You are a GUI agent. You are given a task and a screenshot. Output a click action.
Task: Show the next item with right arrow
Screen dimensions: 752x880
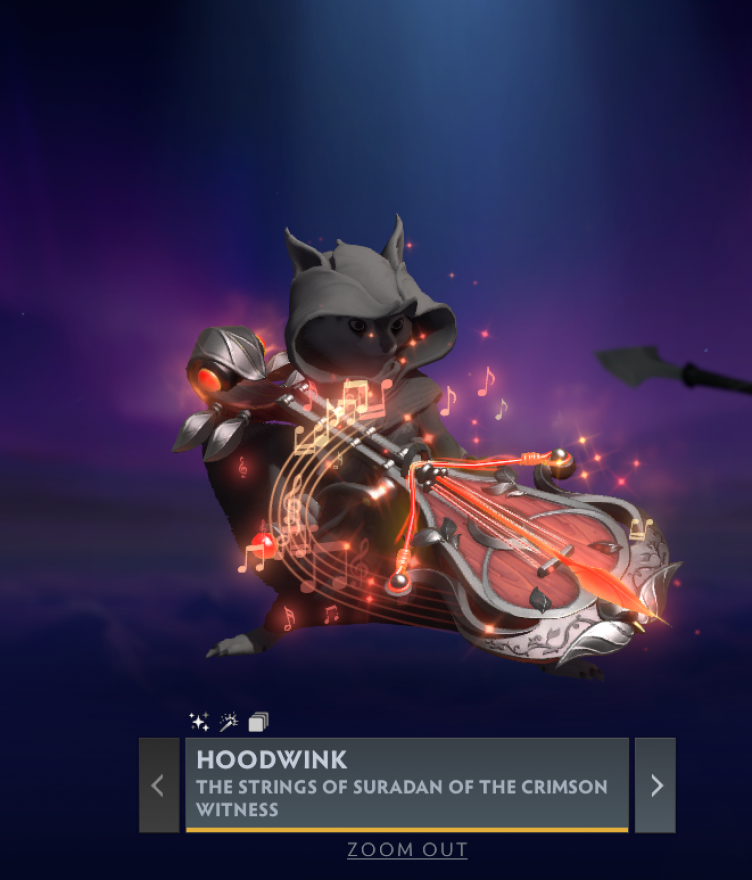tap(655, 785)
